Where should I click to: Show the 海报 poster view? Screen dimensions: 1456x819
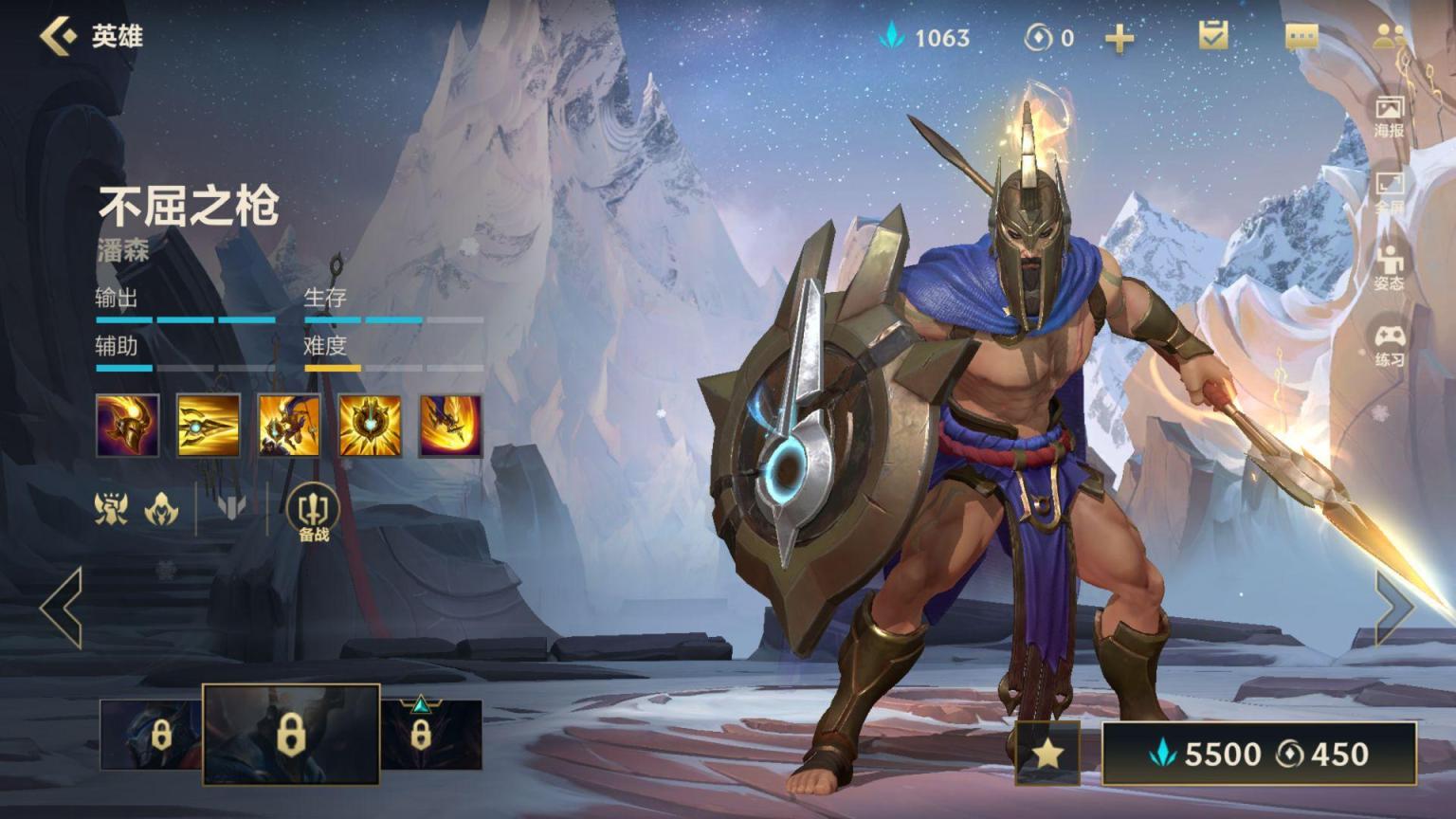pos(1389,116)
